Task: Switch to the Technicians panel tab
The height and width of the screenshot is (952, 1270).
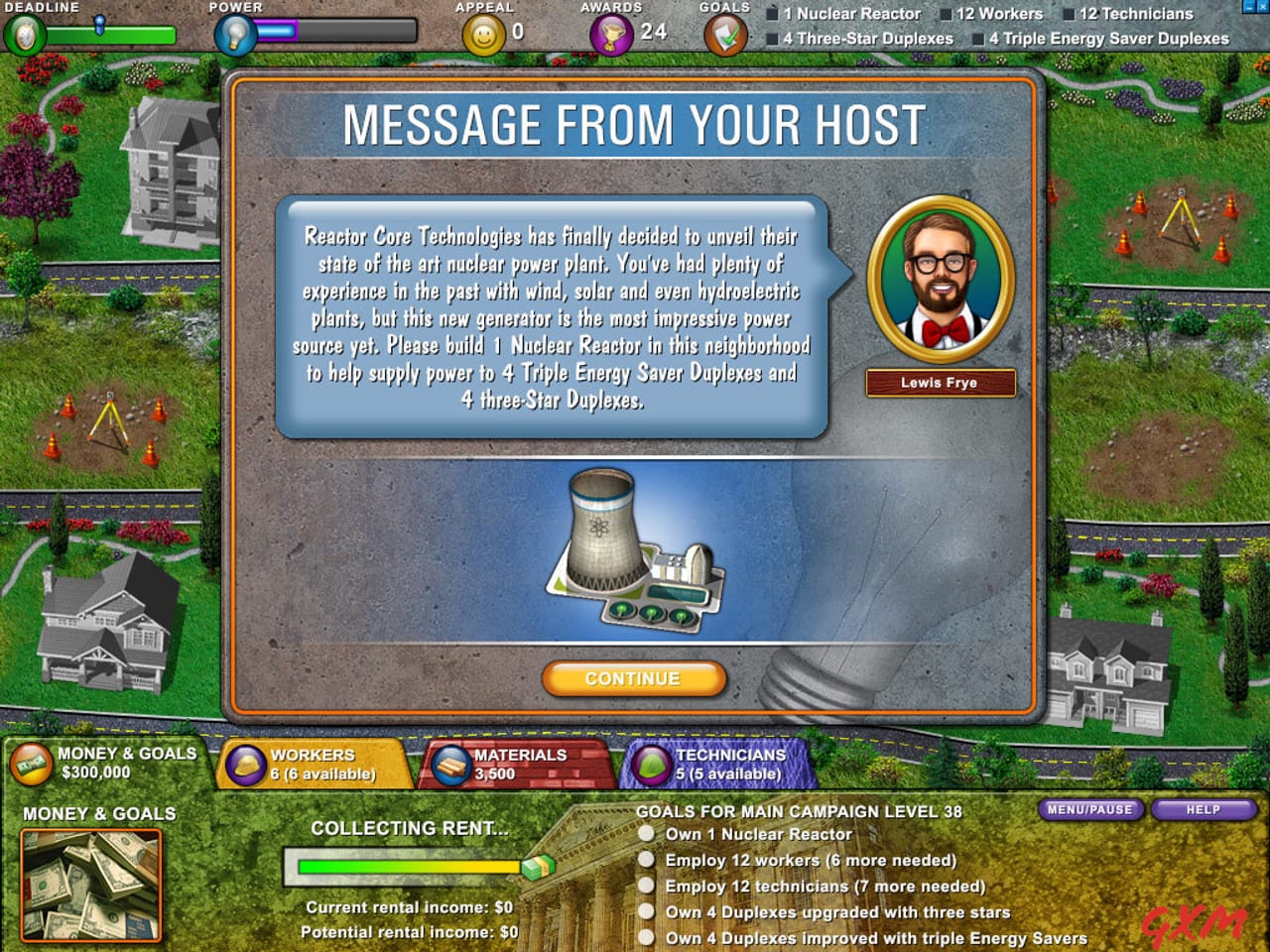Action: pyautogui.click(x=724, y=764)
